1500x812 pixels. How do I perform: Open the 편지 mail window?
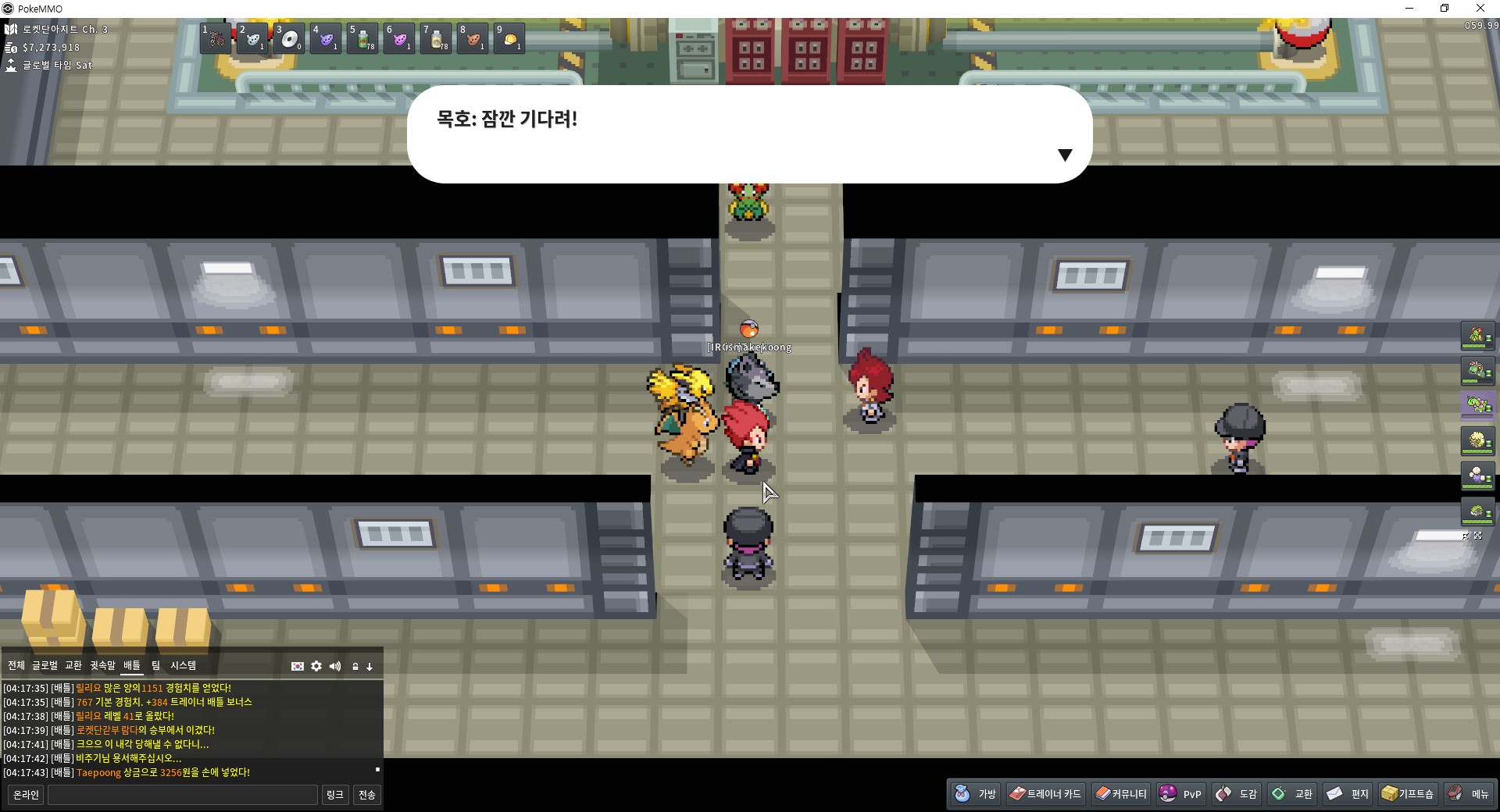(x=1348, y=793)
